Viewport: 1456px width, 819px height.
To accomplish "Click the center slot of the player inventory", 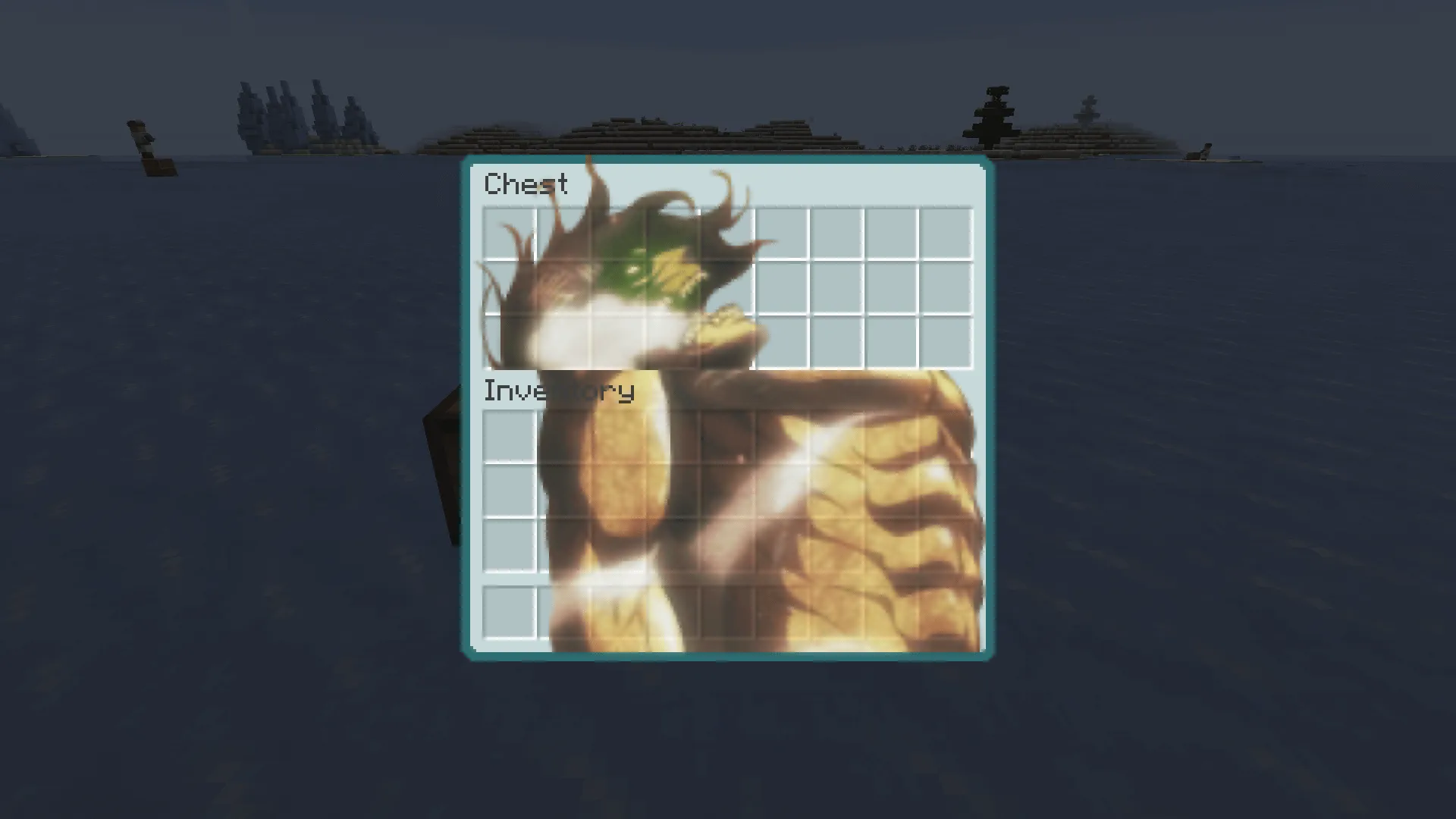I will (728, 491).
